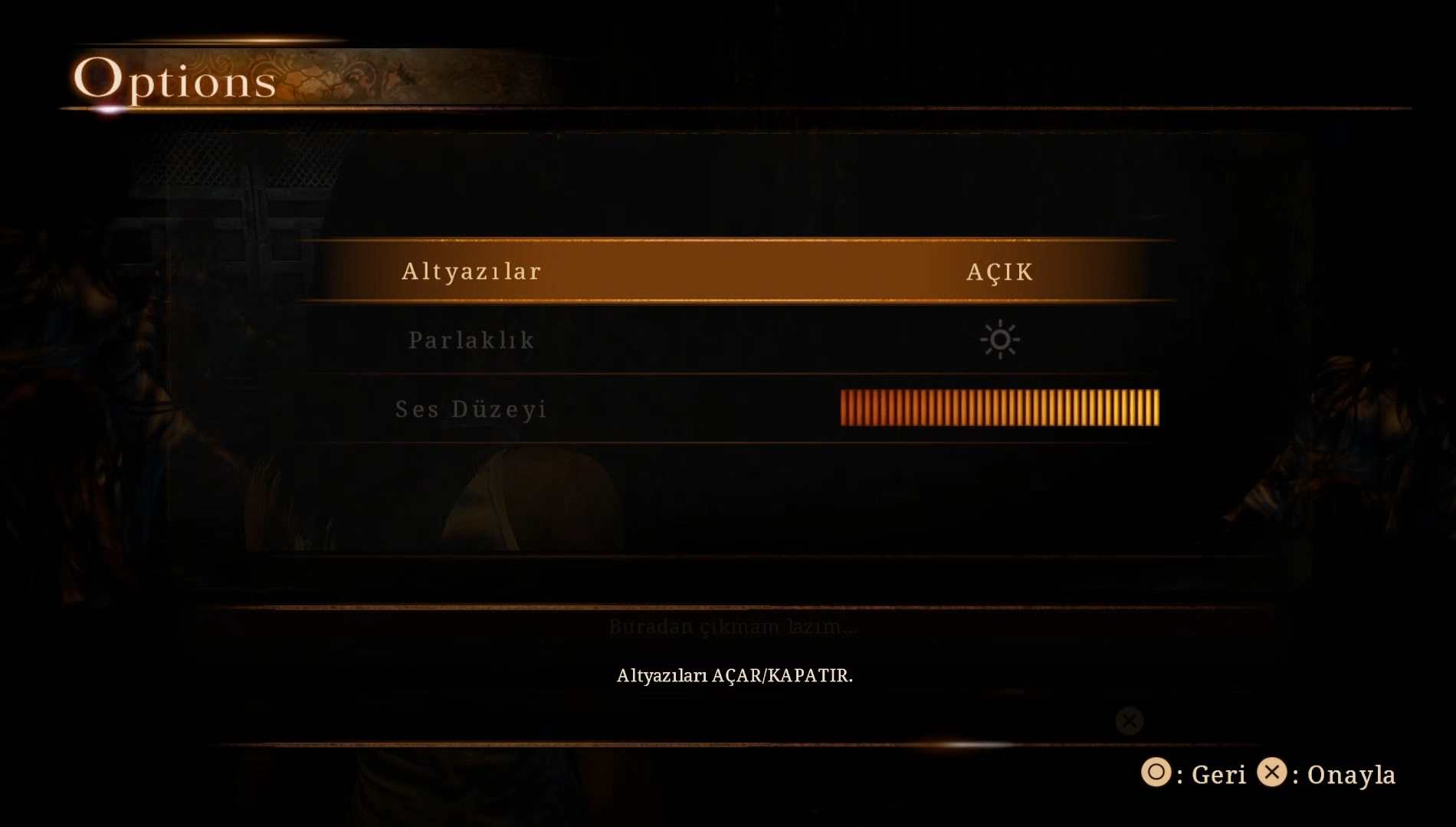Click the brightness sun icon
The height and width of the screenshot is (827, 1456).
[x=999, y=340]
